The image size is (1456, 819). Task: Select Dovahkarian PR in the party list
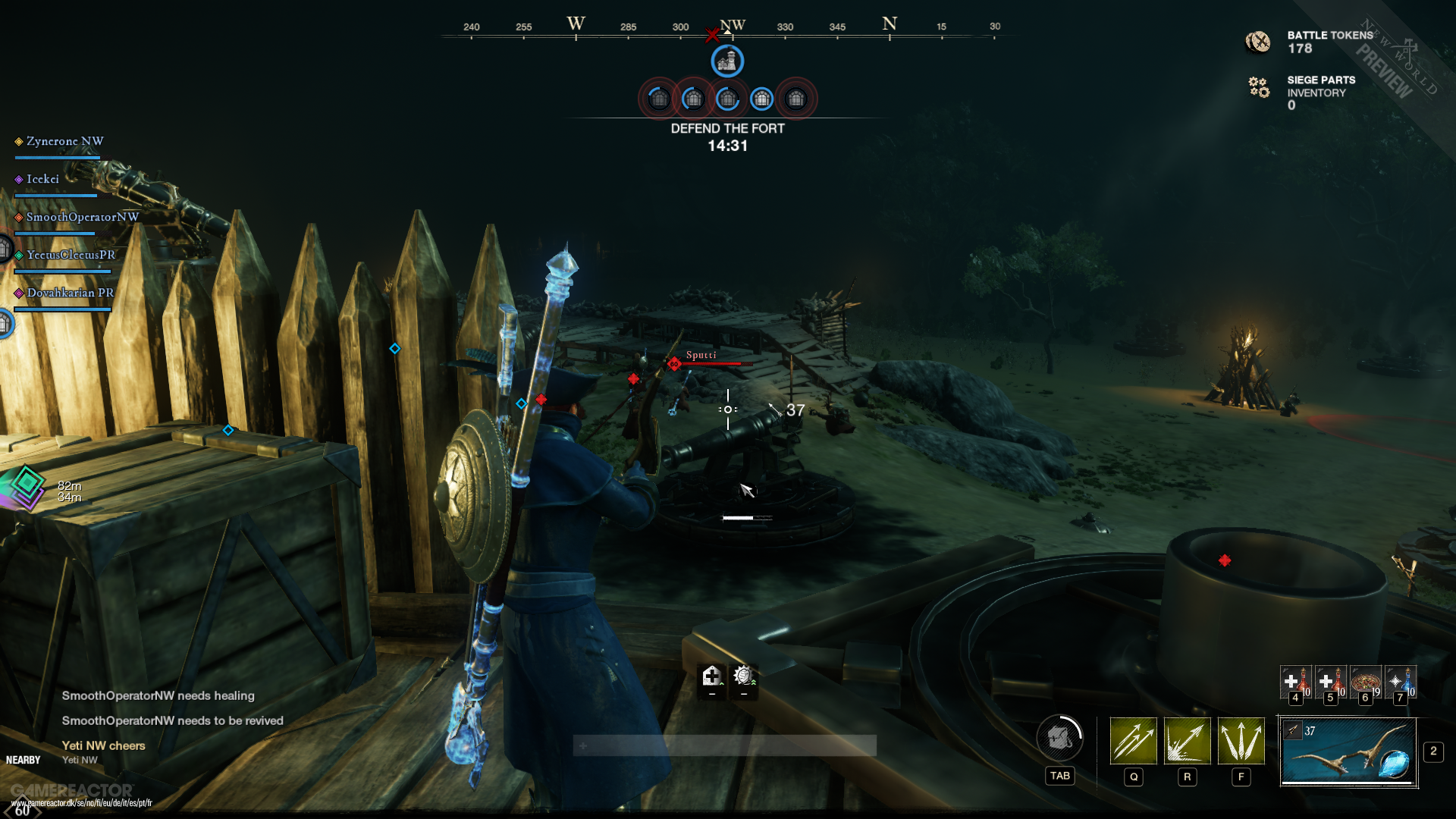(70, 293)
